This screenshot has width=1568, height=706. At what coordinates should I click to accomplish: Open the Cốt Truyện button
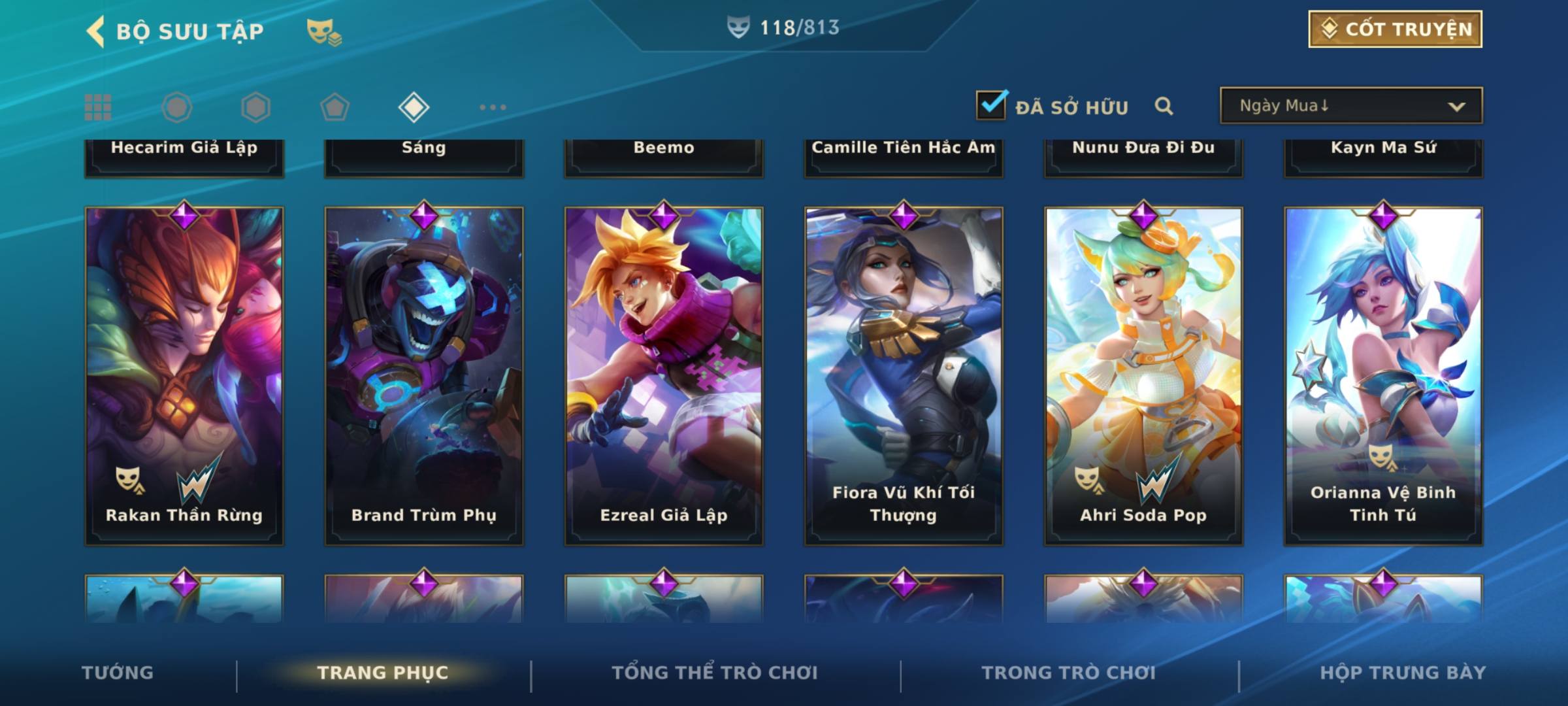coord(1394,29)
